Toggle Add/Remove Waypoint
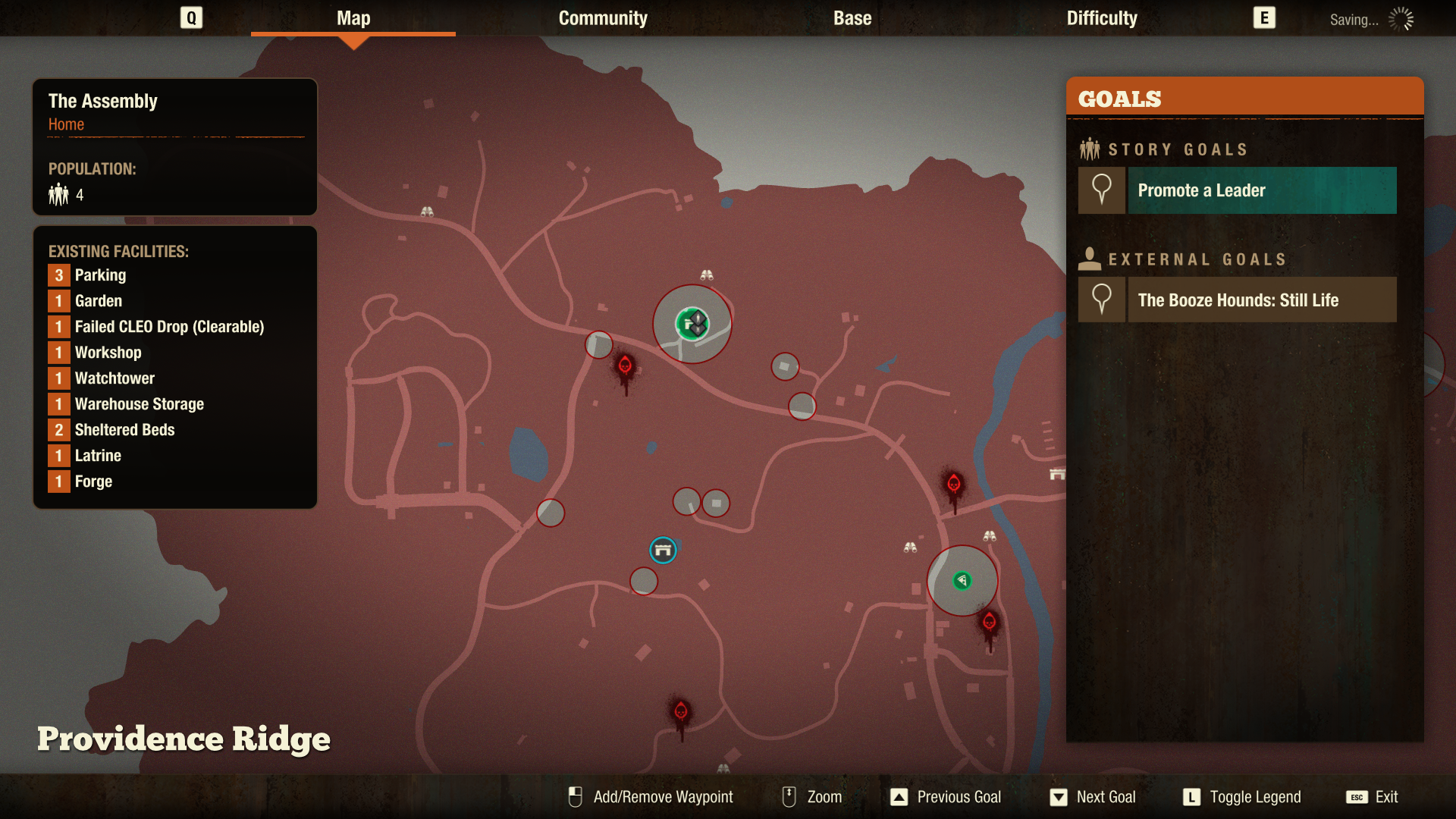1456x819 pixels. click(663, 797)
